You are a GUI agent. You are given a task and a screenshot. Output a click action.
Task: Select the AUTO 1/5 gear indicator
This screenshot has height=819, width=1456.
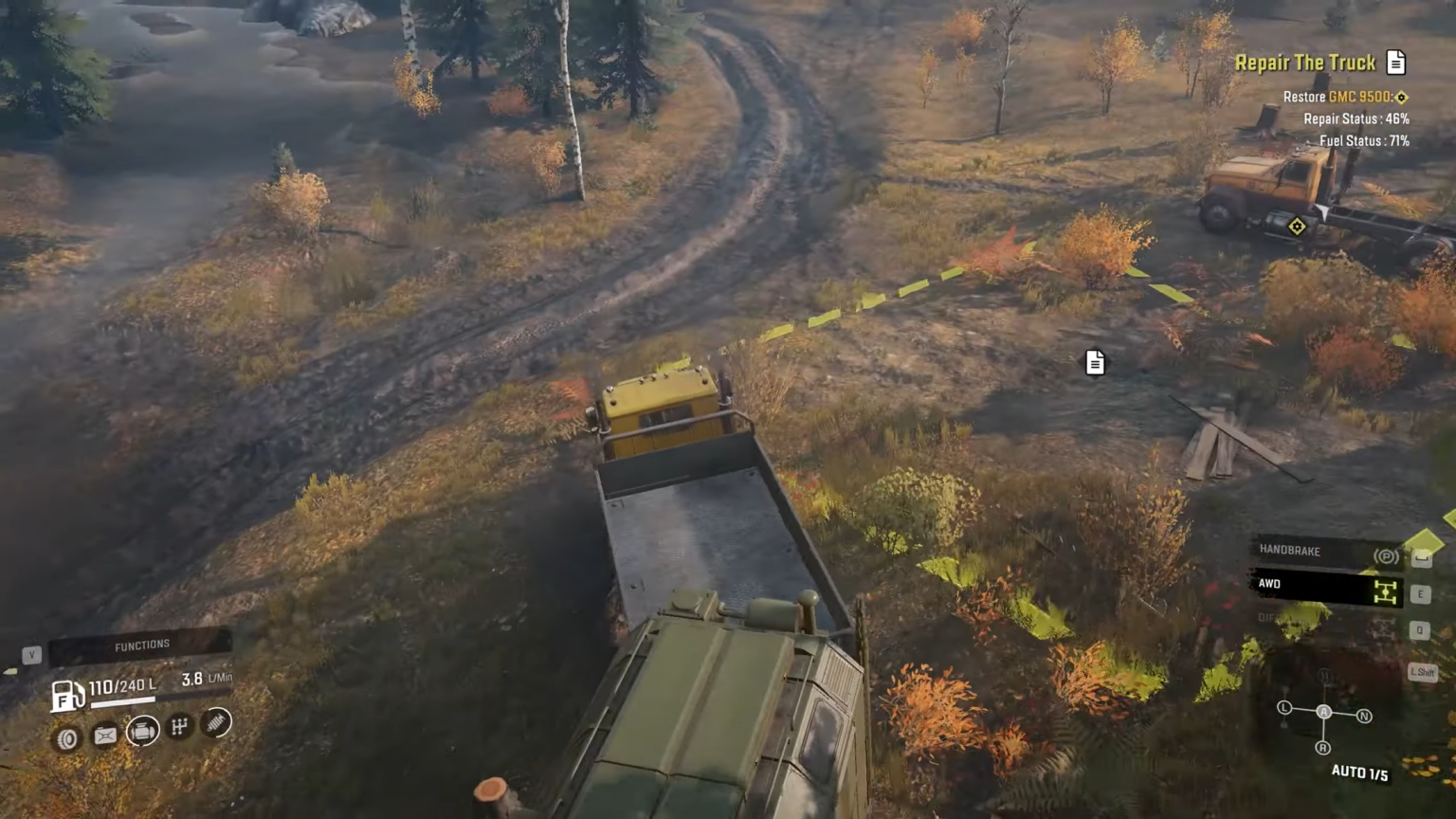point(1359,771)
